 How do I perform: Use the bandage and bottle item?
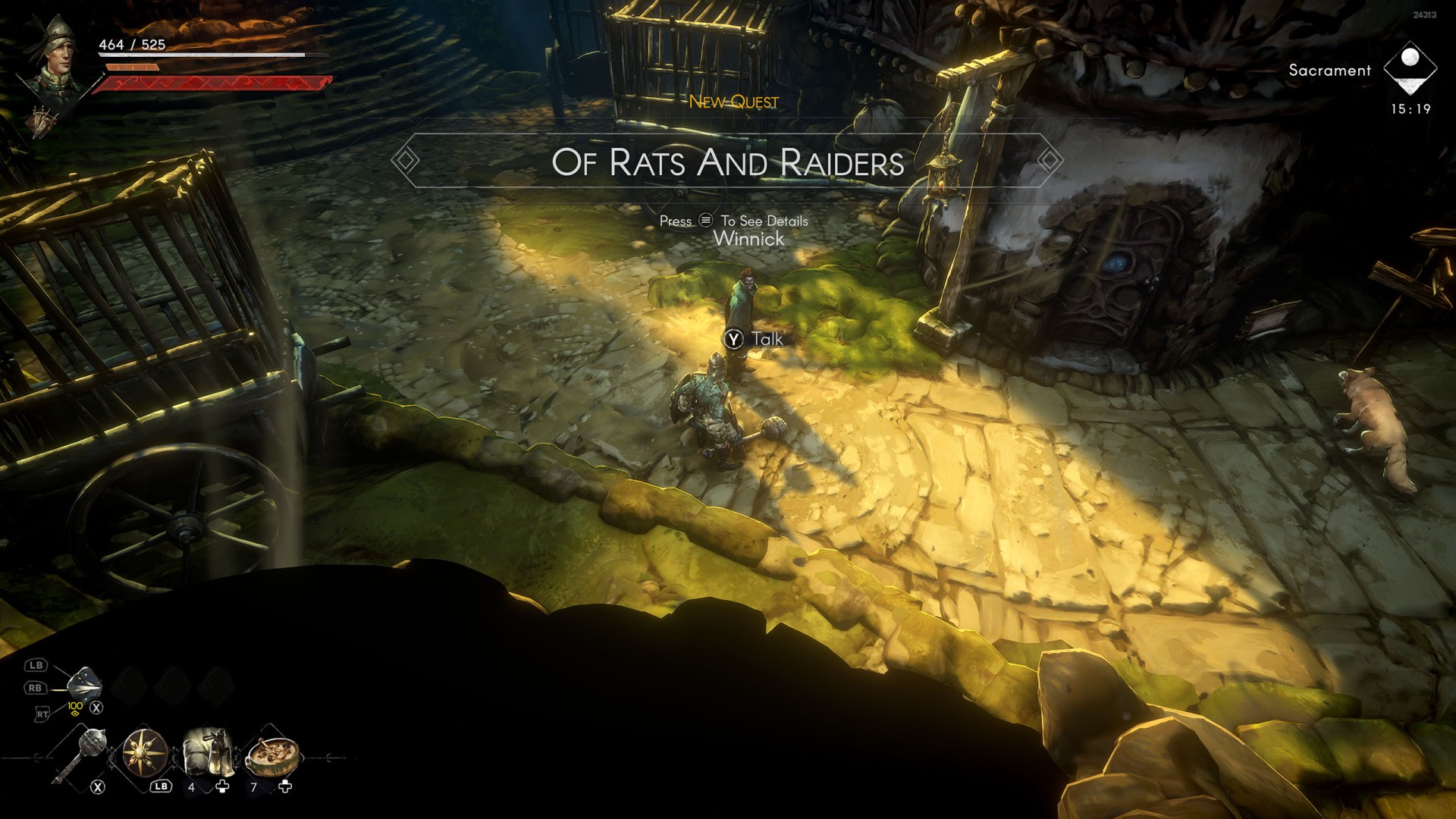[x=206, y=752]
